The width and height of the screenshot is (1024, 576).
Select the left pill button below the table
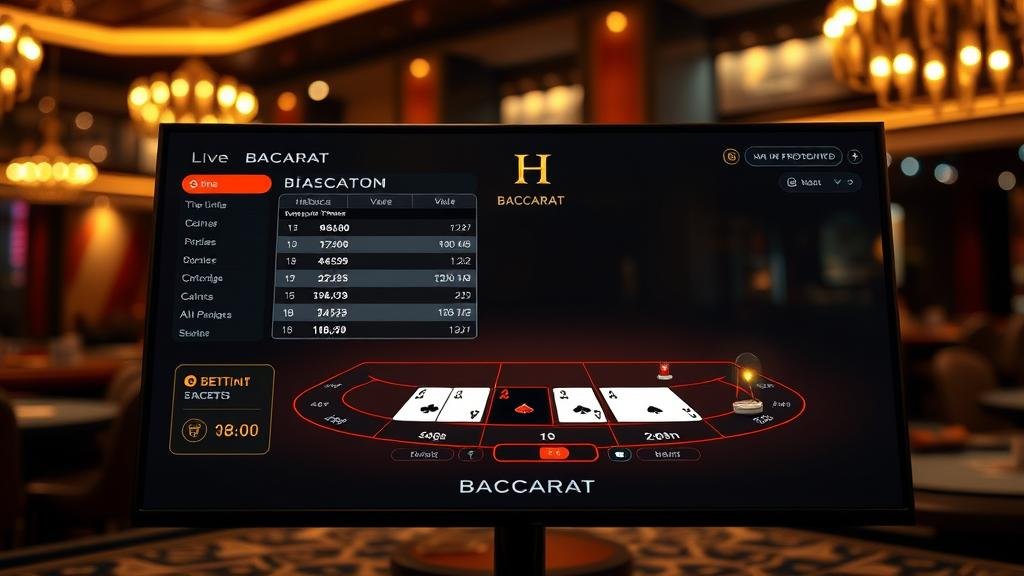tap(423, 454)
